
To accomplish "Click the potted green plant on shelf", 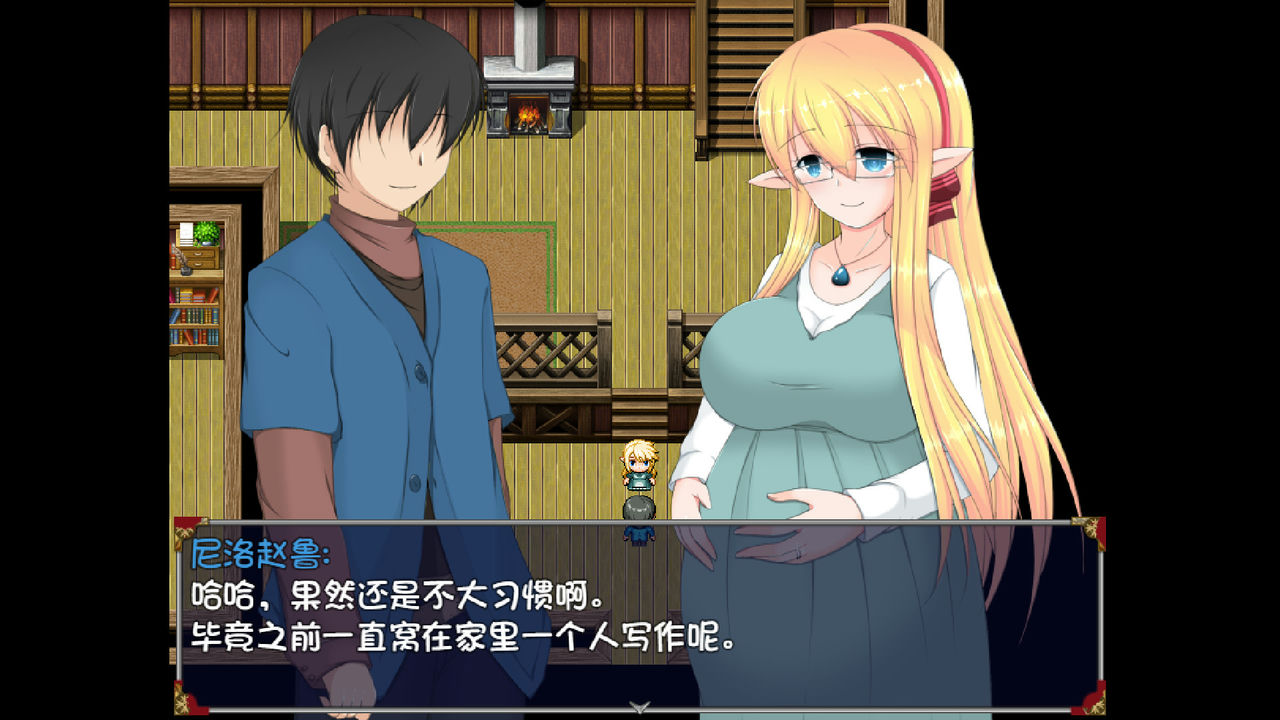I will tap(205, 232).
